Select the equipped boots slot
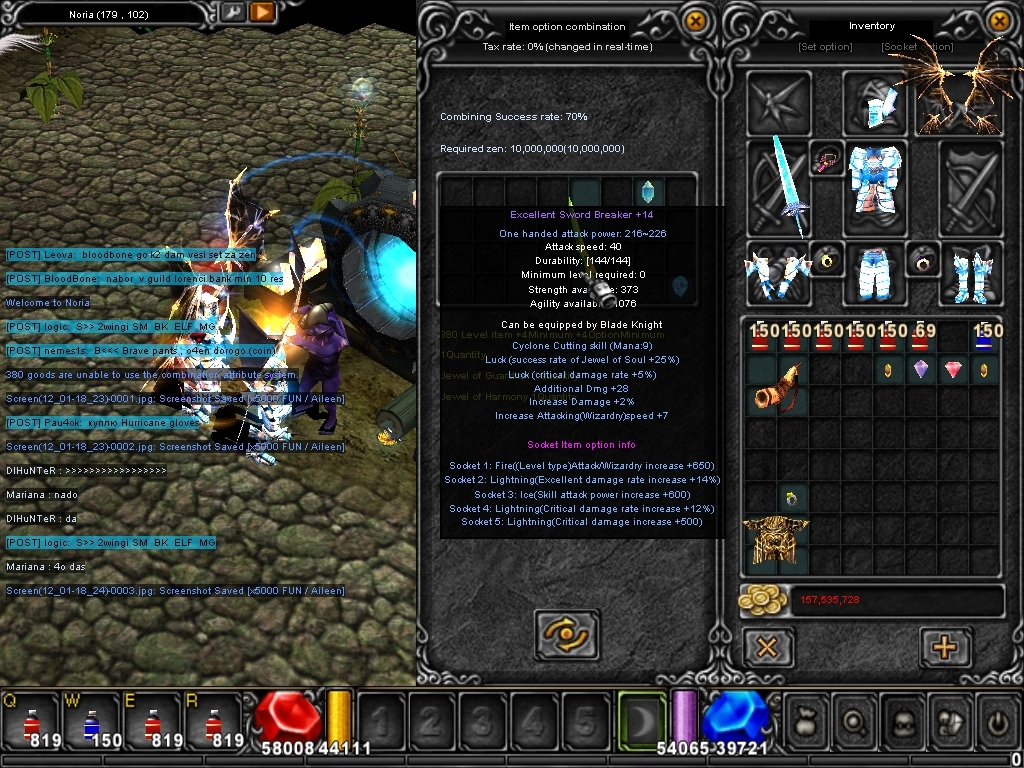This screenshot has width=1024, height=768. pyautogui.click(x=969, y=274)
